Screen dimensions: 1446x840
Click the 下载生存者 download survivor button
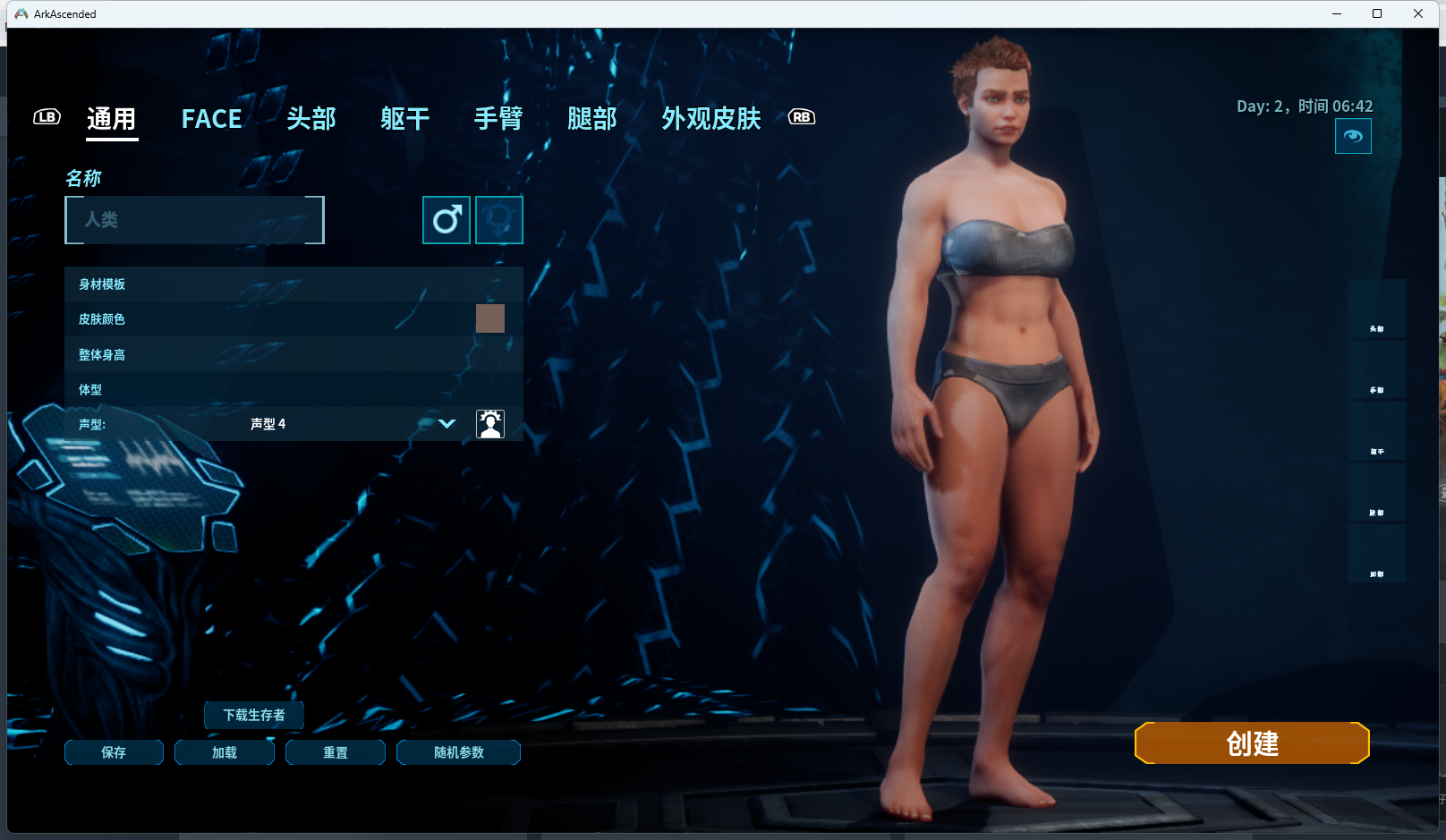pyautogui.click(x=254, y=715)
